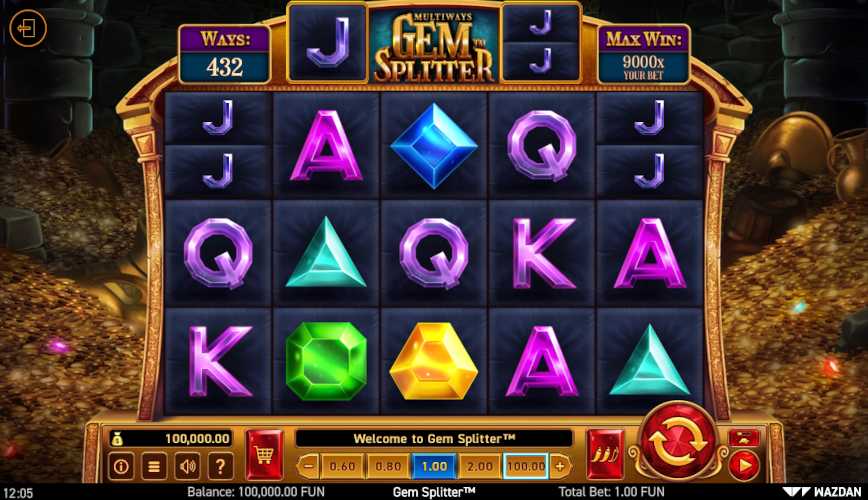The height and width of the screenshot is (500, 868).
Task: Toggle the sound speaker icon
Action: pos(187,466)
